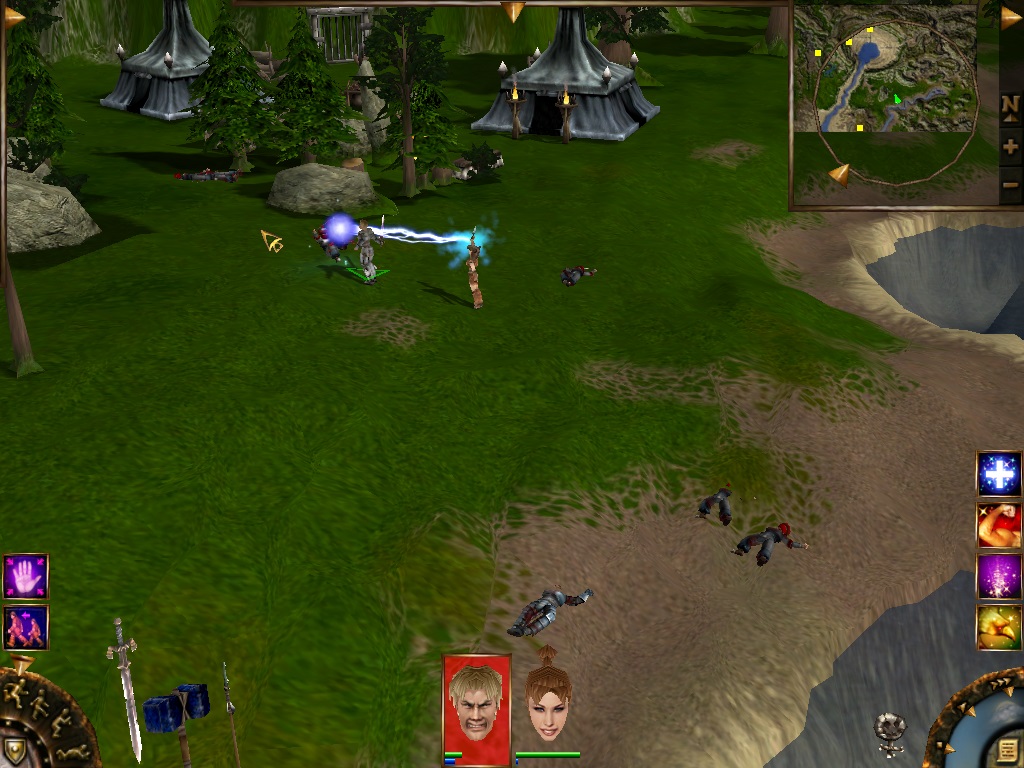
Task: Click the minimap terrain view
Action: (x=884, y=70)
